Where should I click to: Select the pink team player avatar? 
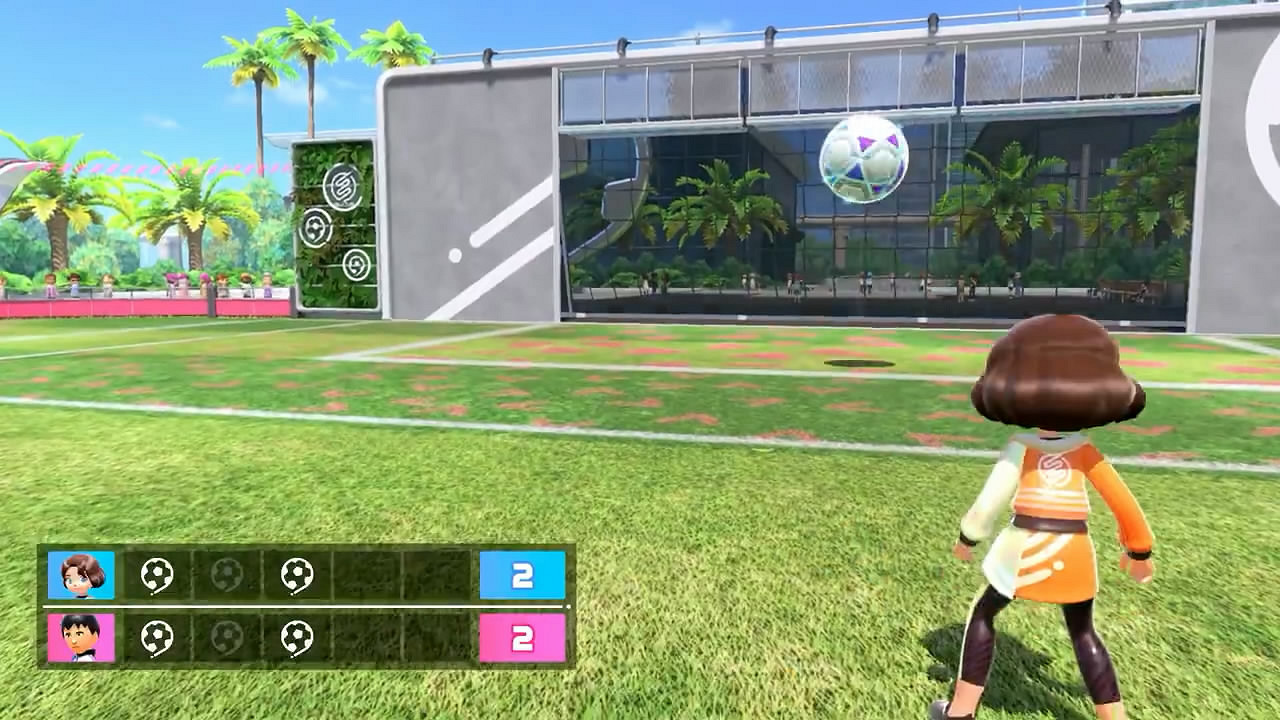point(80,638)
